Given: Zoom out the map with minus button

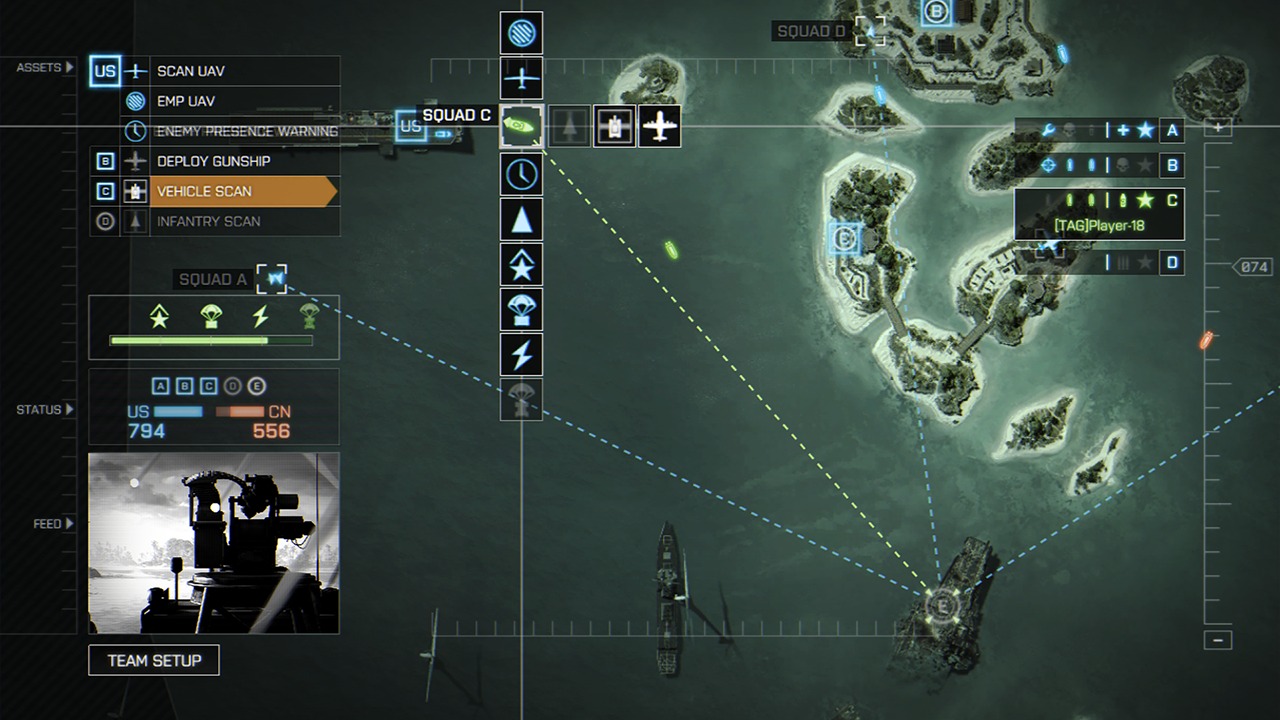Looking at the screenshot, I should coord(1217,640).
